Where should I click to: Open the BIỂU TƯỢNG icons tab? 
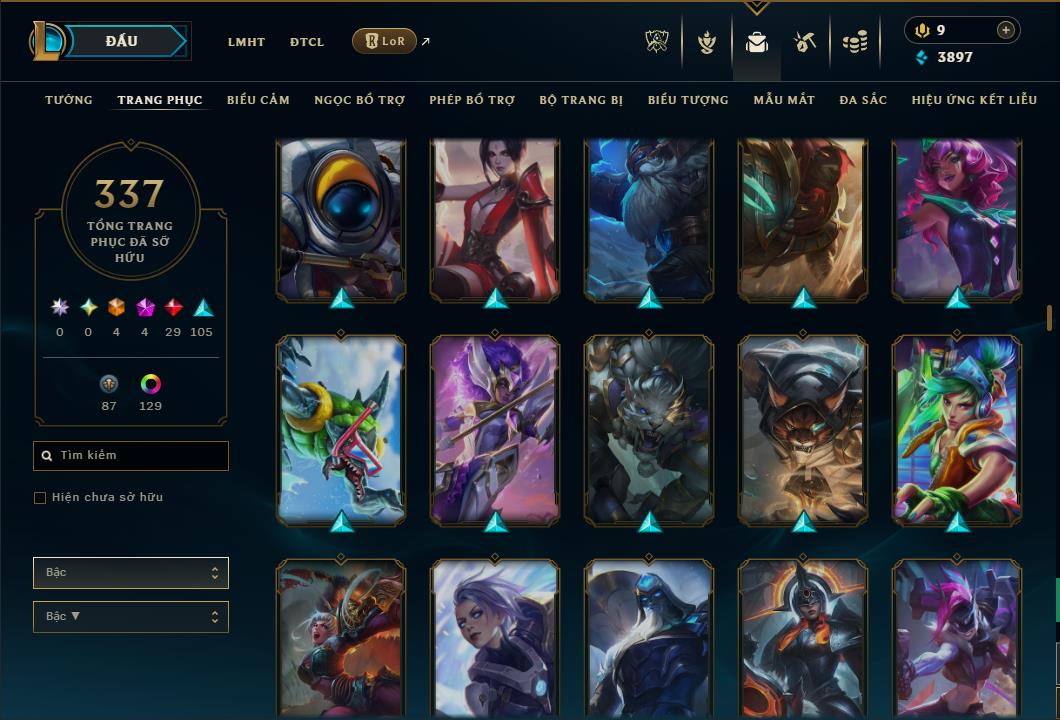click(688, 100)
